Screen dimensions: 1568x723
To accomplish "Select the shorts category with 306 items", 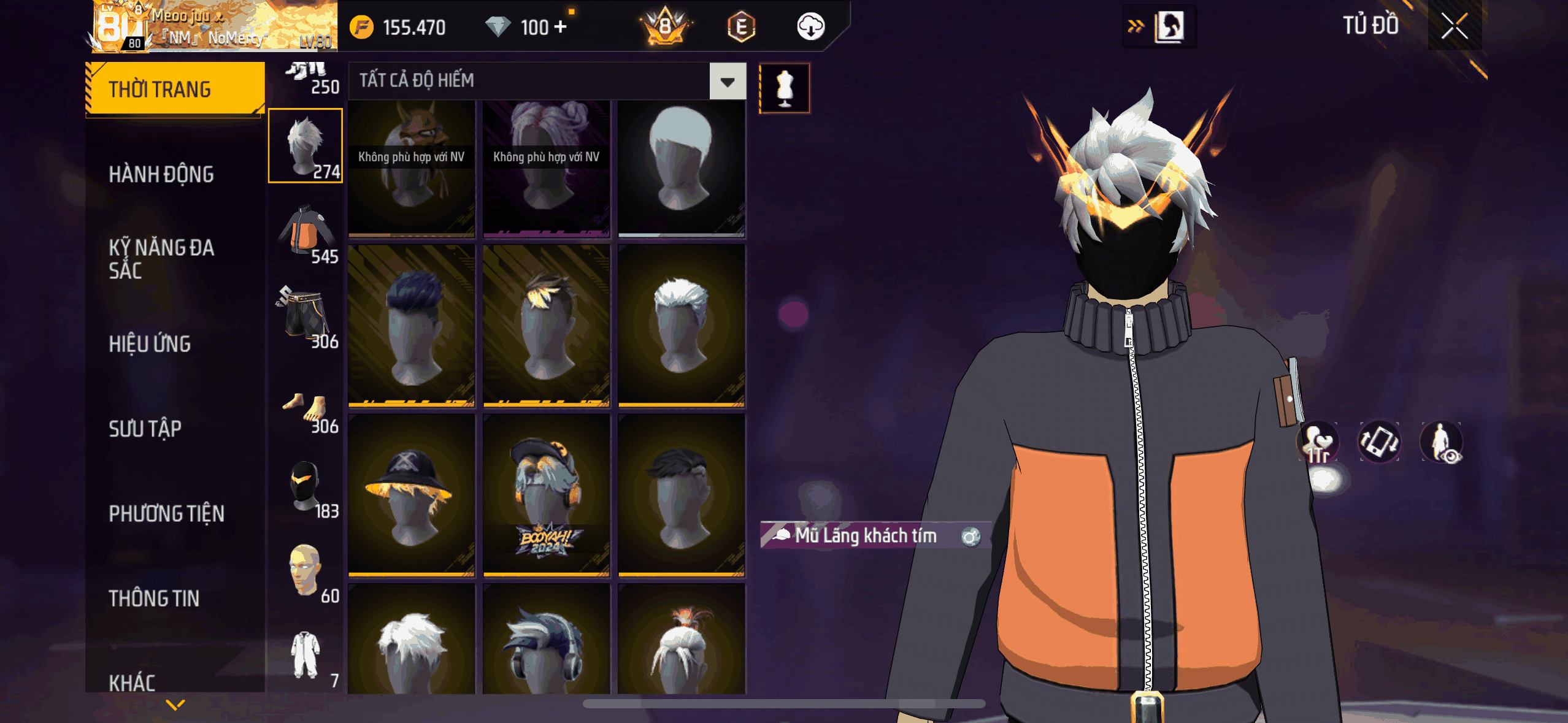I will coord(306,316).
